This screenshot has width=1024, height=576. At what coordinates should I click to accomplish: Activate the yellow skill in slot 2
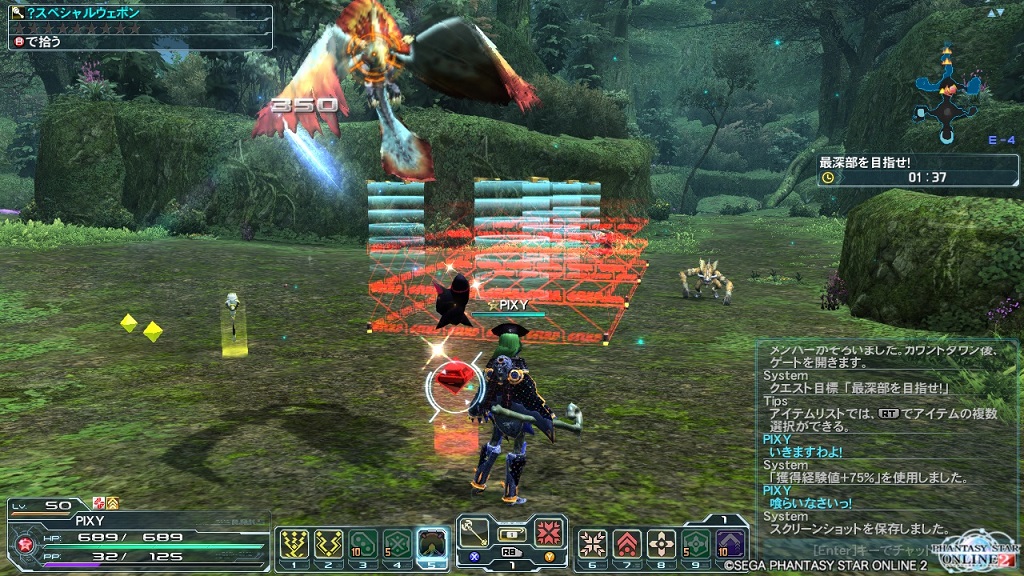pos(329,544)
